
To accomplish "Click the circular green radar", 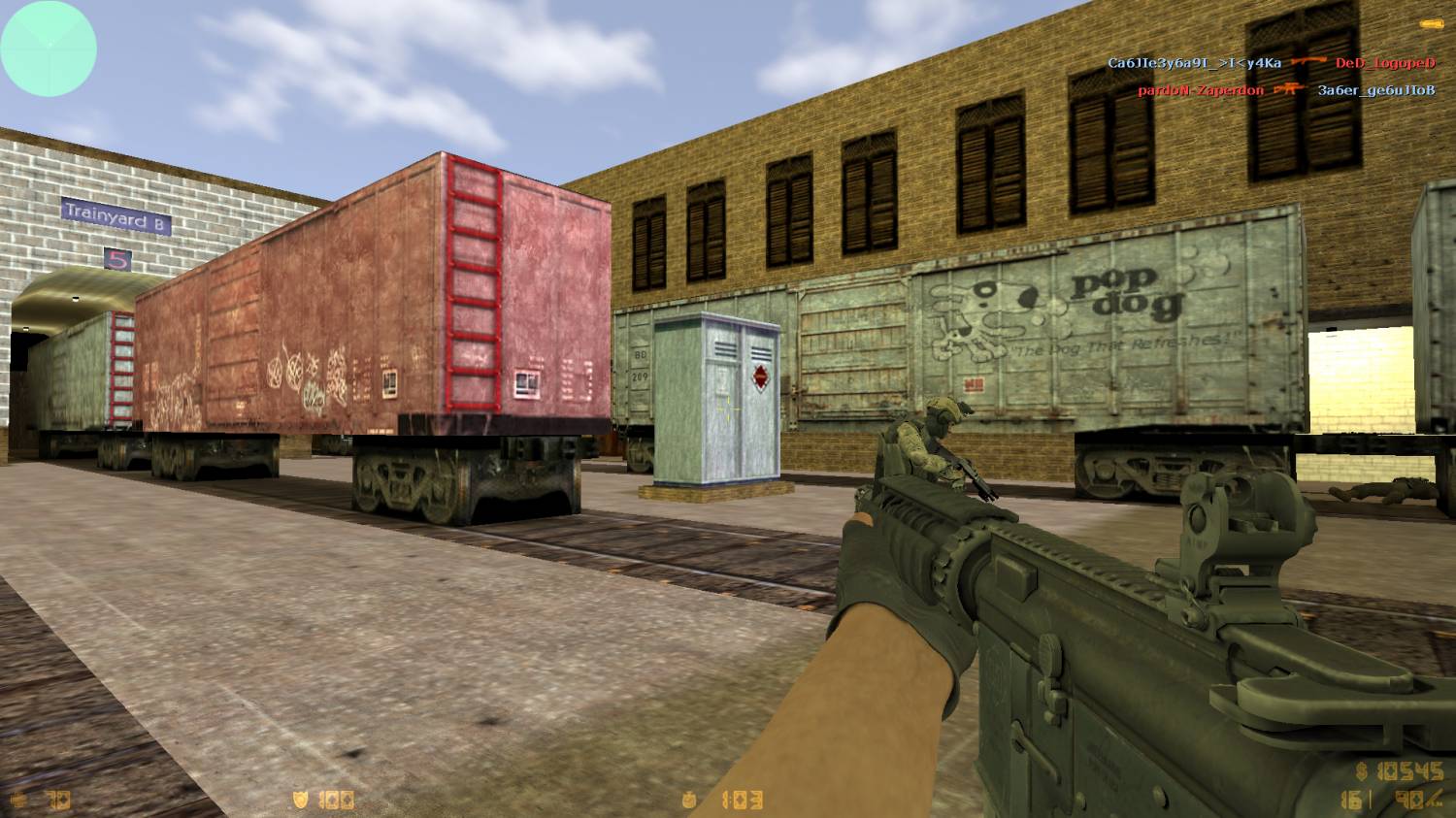I will point(49,49).
